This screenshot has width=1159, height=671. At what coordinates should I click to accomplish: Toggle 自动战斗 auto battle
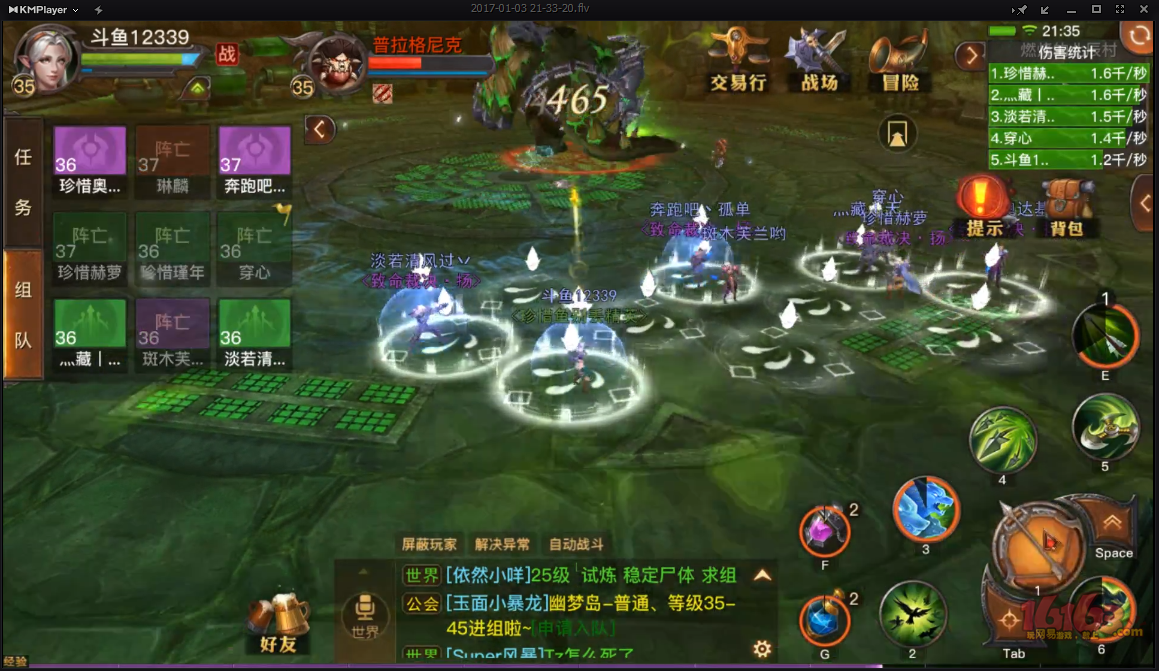click(576, 545)
